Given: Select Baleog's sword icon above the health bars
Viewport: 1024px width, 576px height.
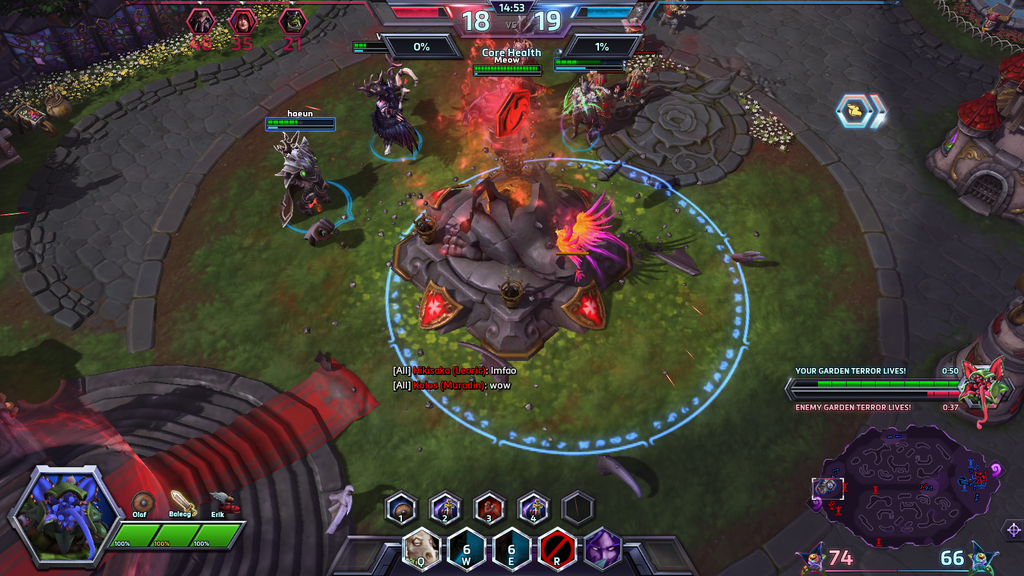Looking at the screenshot, I should [x=181, y=502].
